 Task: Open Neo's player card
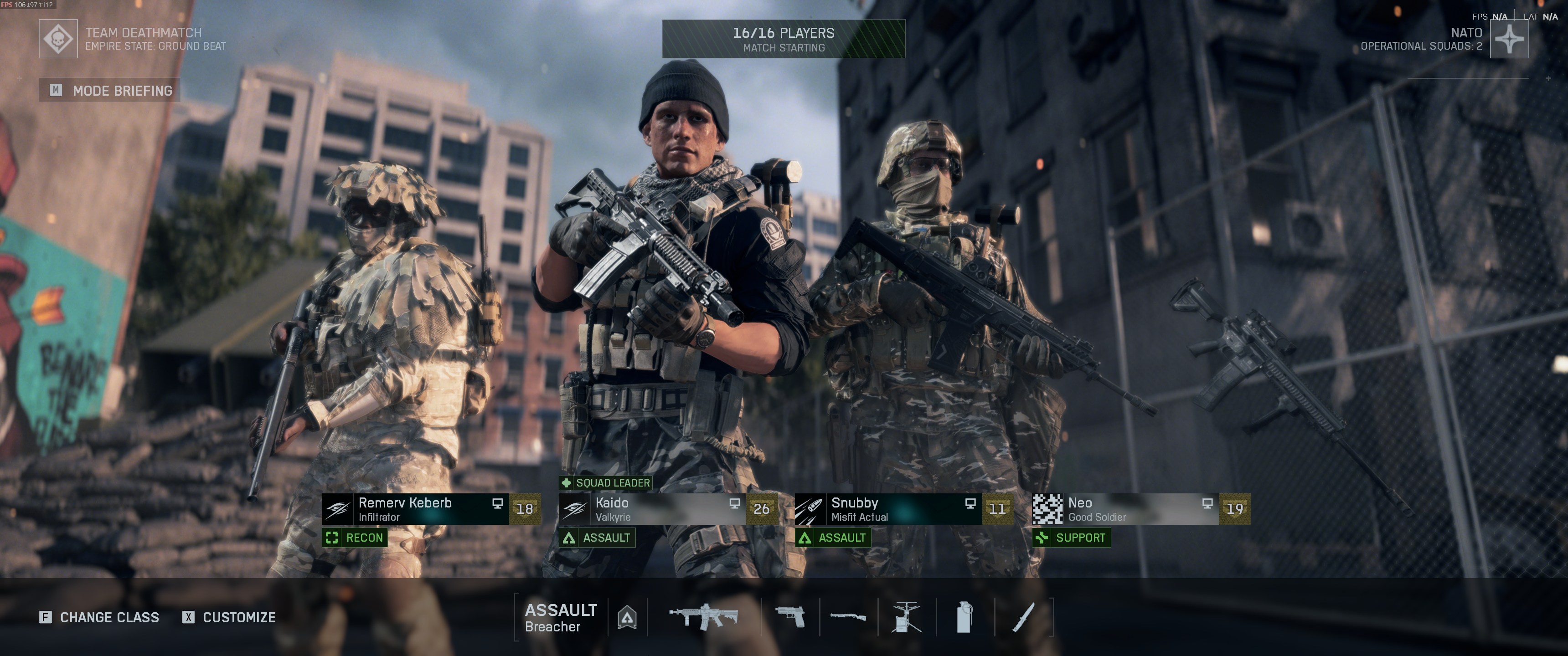[1140, 509]
